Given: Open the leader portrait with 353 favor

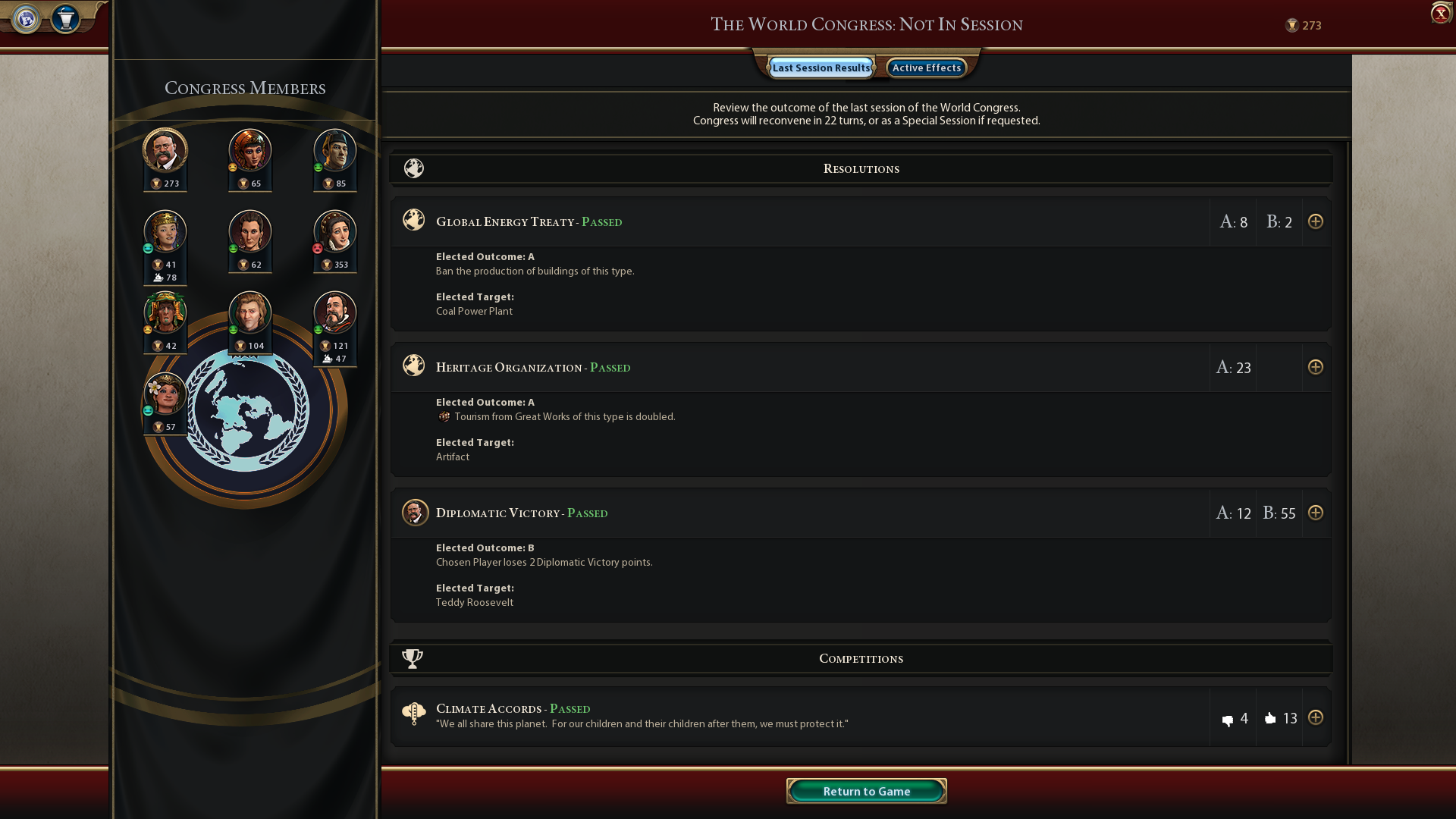Looking at the screenshot, I should click(x=335, y=231).
